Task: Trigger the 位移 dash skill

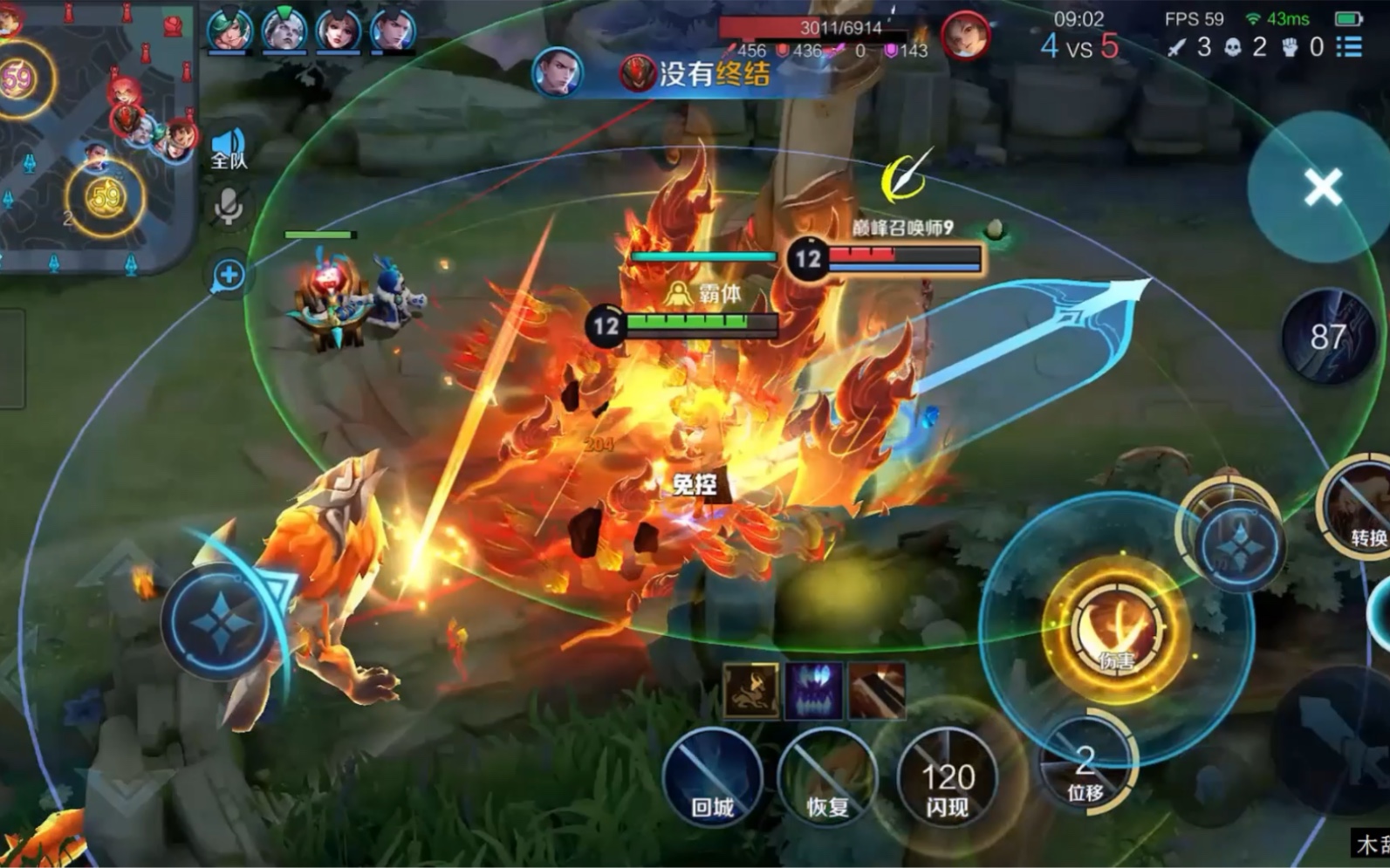Action: tap(1085, 765)
